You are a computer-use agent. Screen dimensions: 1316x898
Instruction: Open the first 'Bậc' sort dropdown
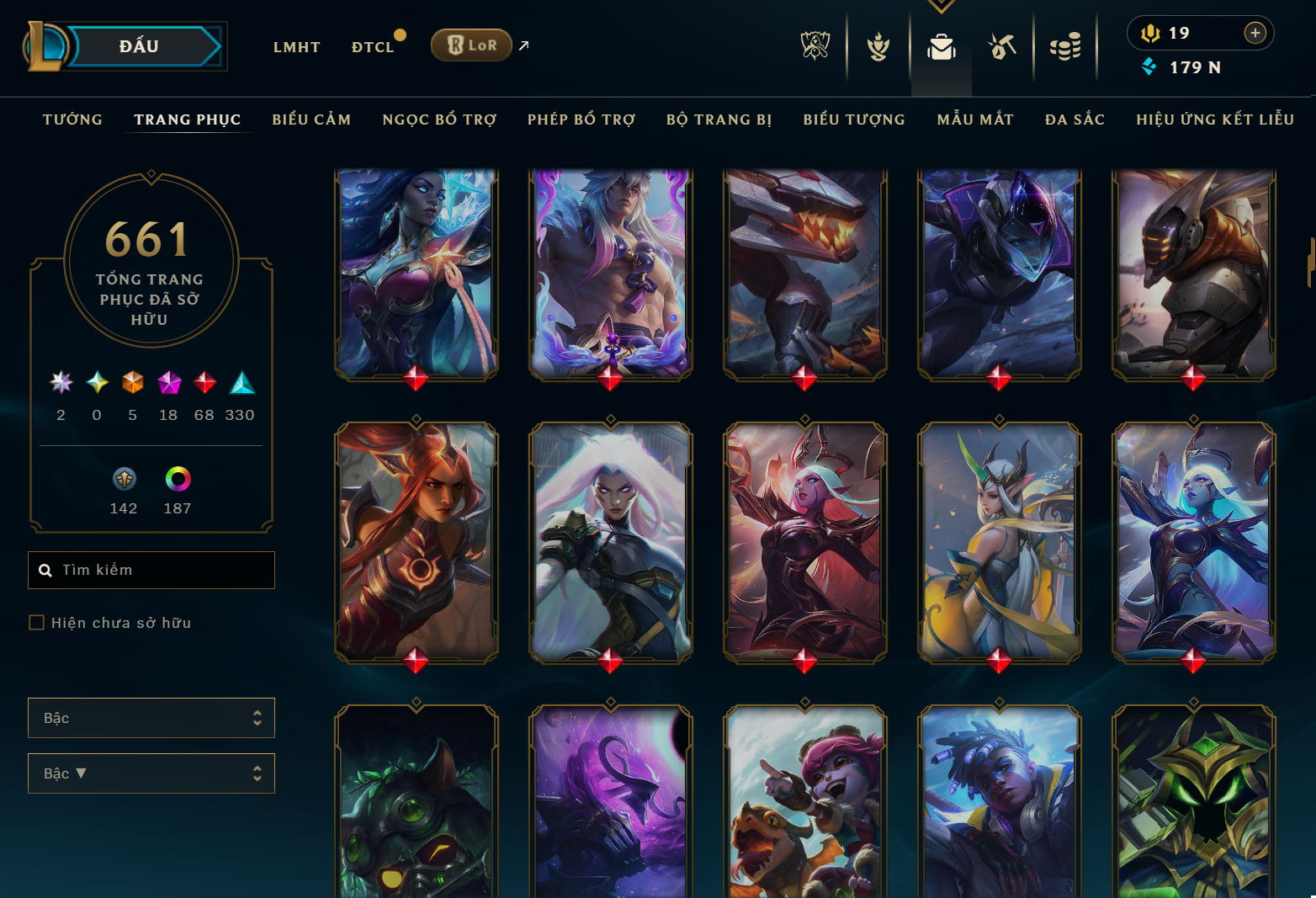pos(151,718)
